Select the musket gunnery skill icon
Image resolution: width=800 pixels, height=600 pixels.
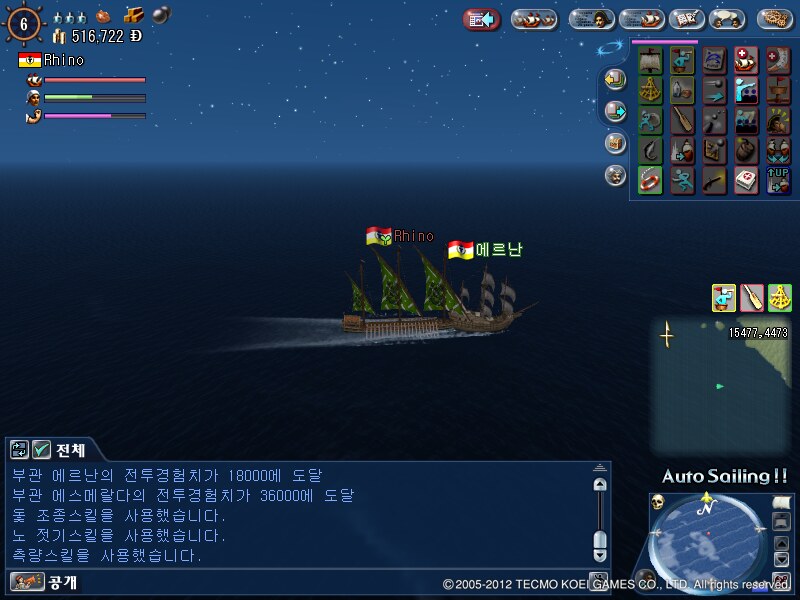click(714, 181)
